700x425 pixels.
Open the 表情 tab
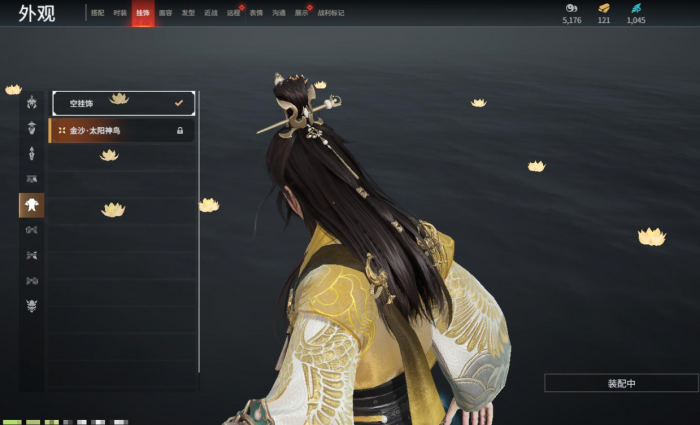point(257,13)
